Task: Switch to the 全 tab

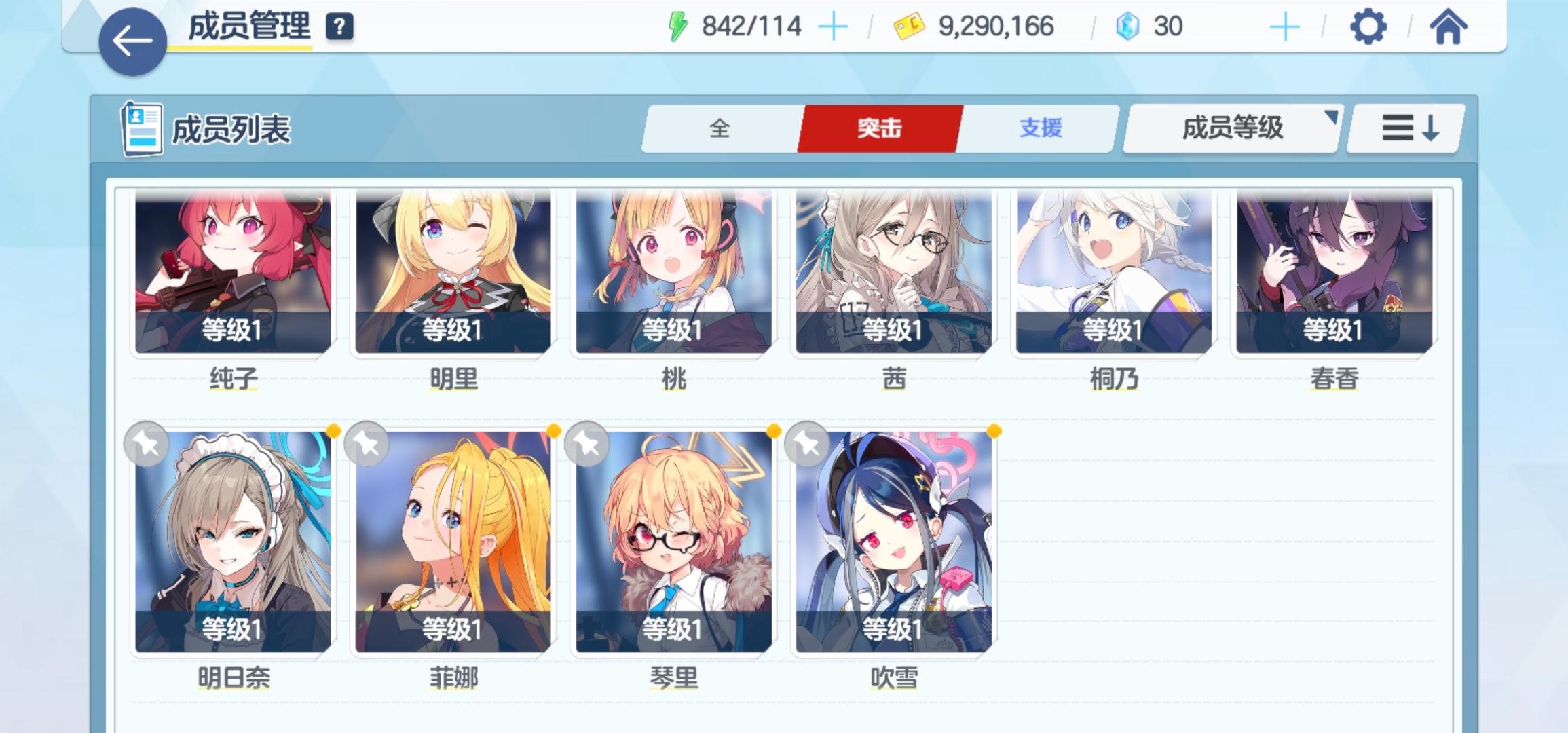Action: tap(720, 129)
